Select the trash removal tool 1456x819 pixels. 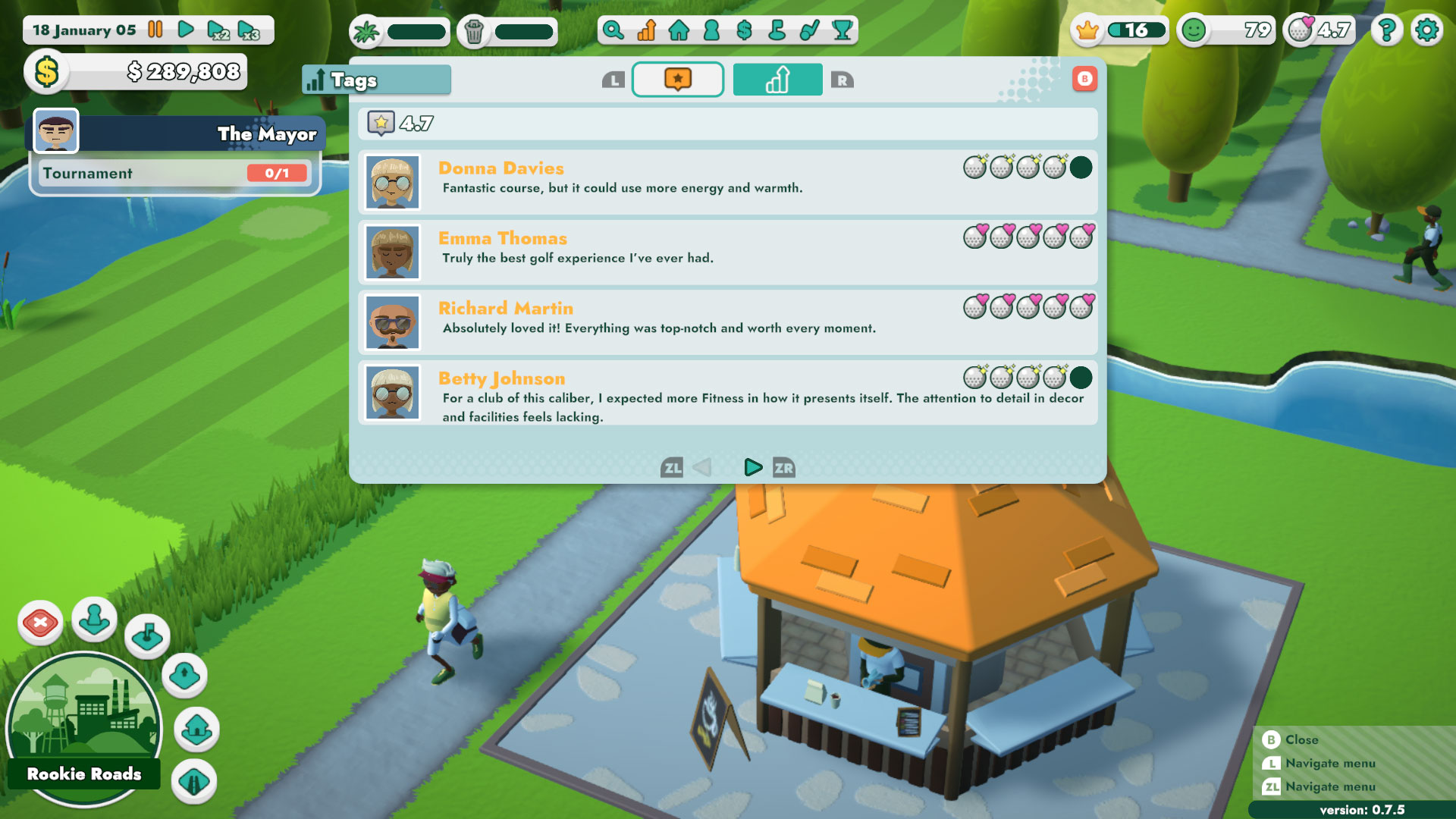coord(474,31)
